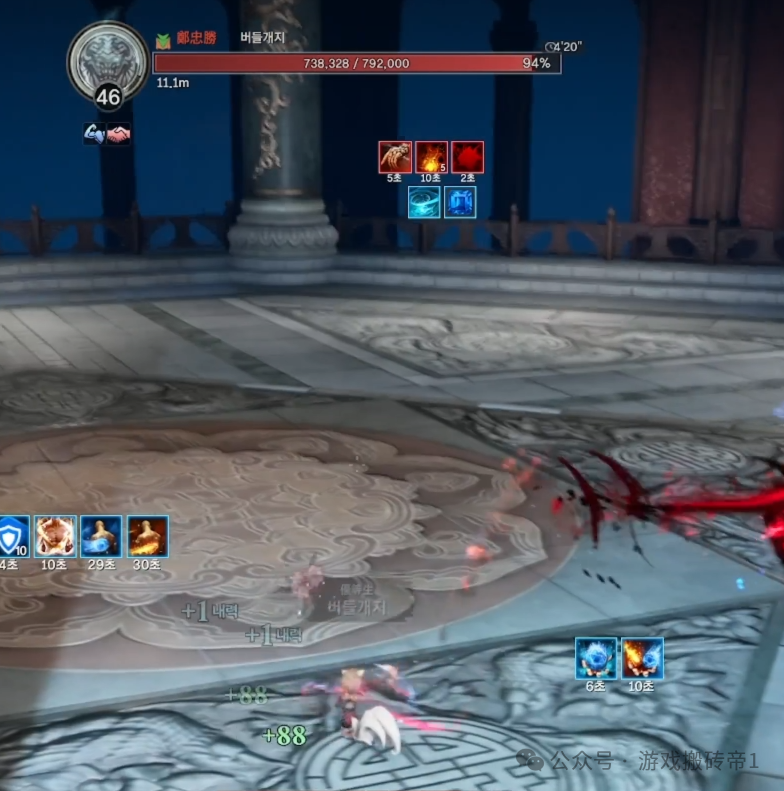Click the flaming body buff with 10초

[x=55, y=536]
